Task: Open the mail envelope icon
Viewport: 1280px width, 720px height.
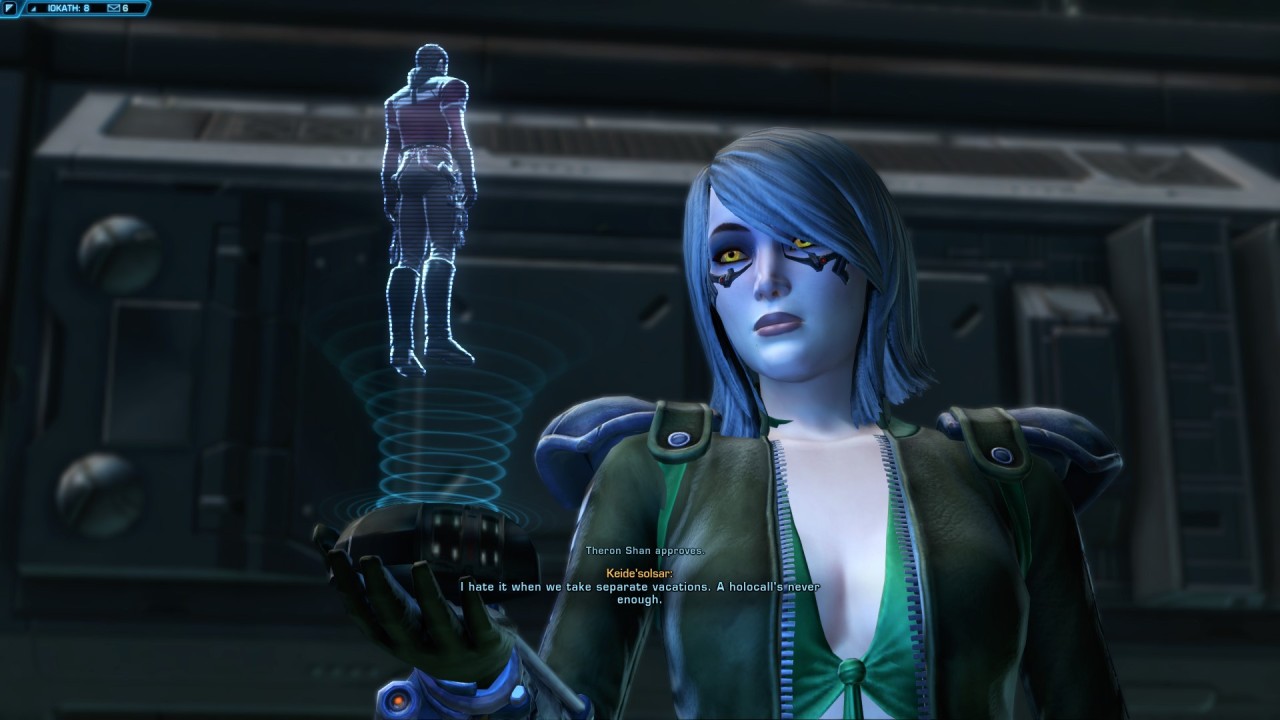Action: tap(113, 8)
